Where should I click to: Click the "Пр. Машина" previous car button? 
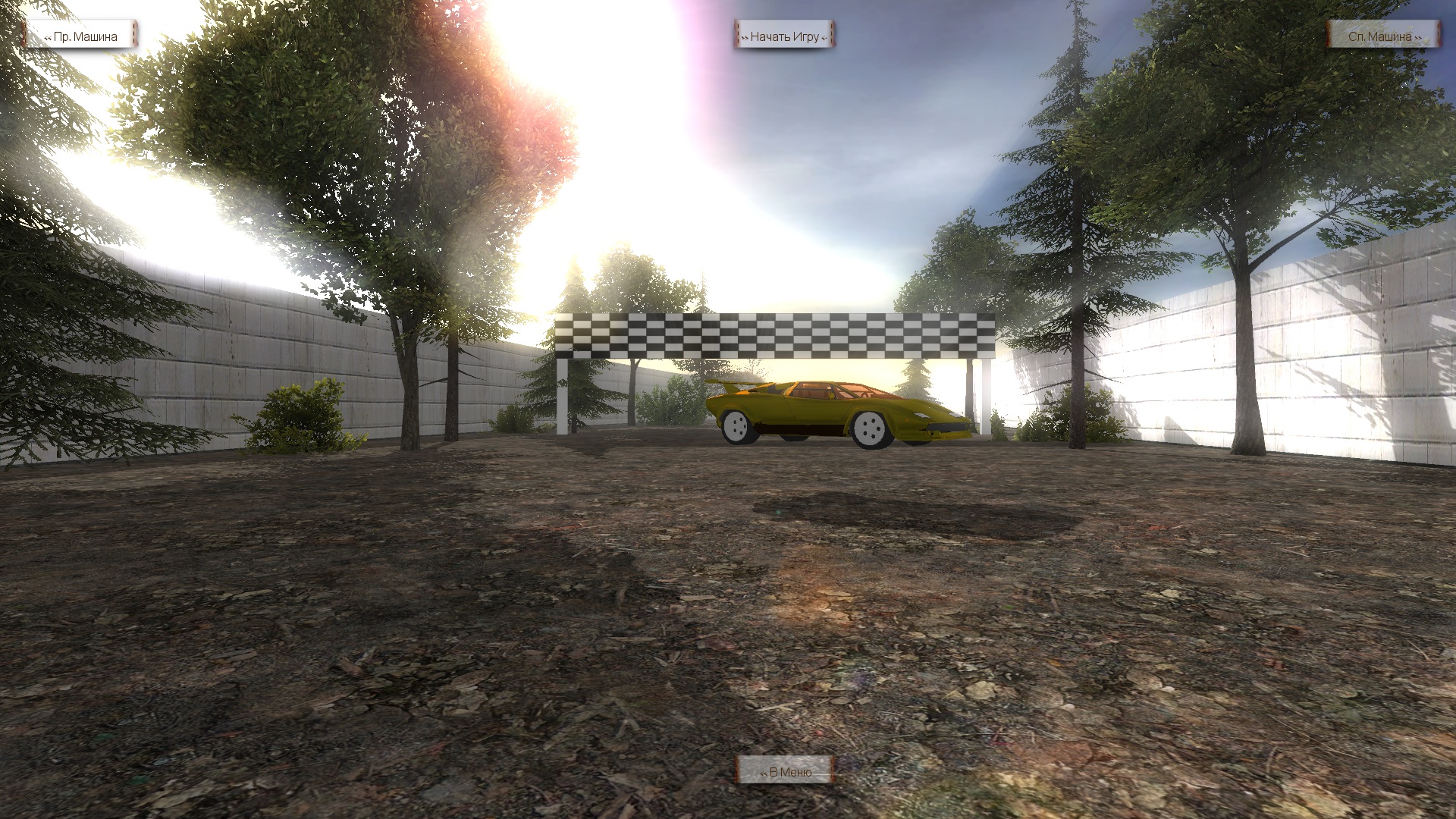click(x=80, y=36)
